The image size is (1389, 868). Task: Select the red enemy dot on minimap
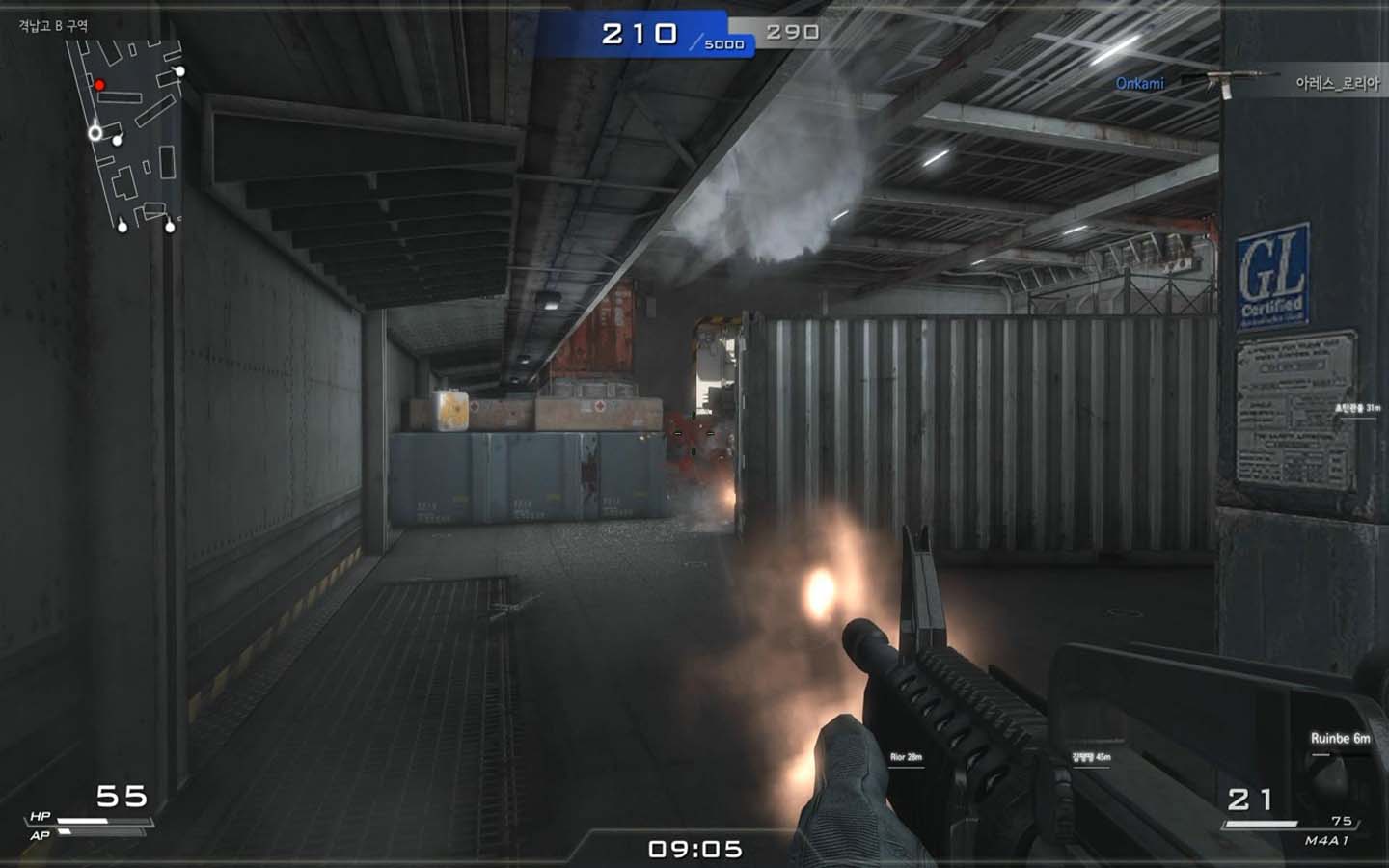click(99, 85)
